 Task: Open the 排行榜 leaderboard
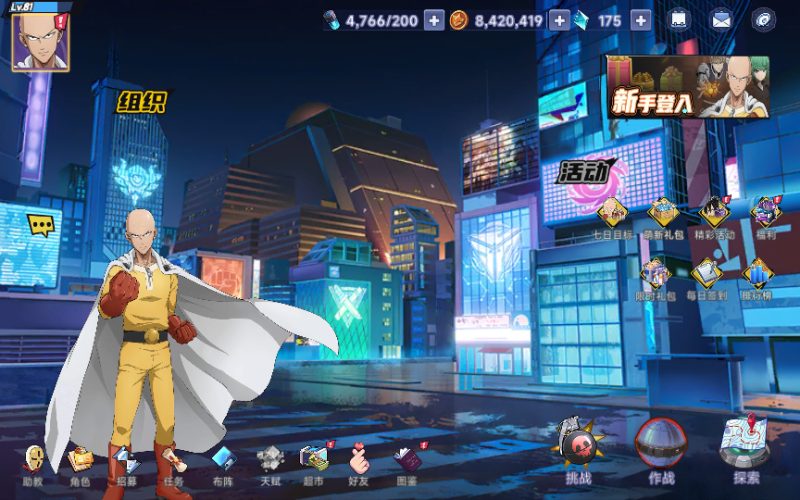coord(758,276)
